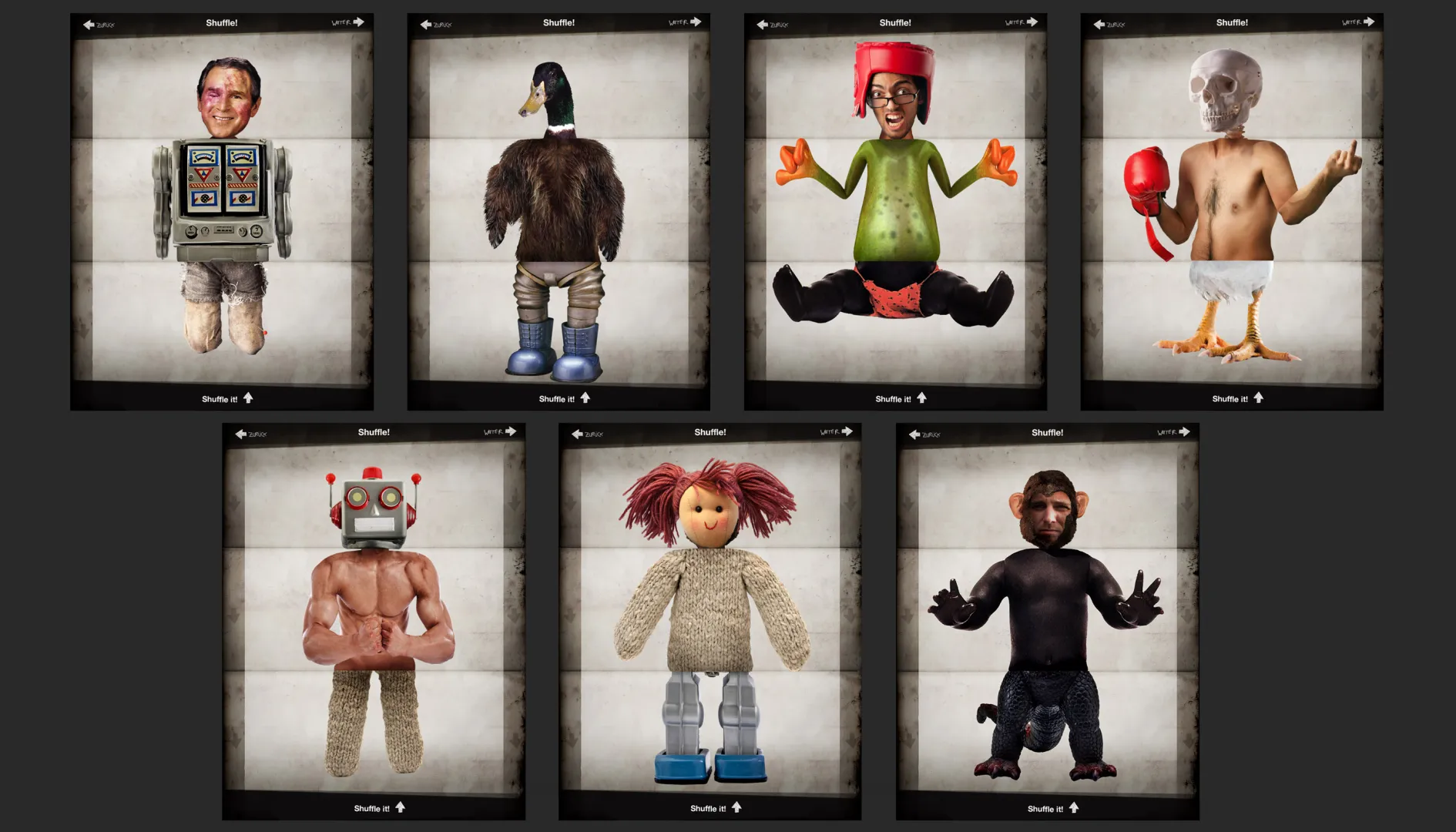Viewport: 1456px width, 832px height.
Task: Click Weiter above the skull-headed character
Action: pos(1358,22)
